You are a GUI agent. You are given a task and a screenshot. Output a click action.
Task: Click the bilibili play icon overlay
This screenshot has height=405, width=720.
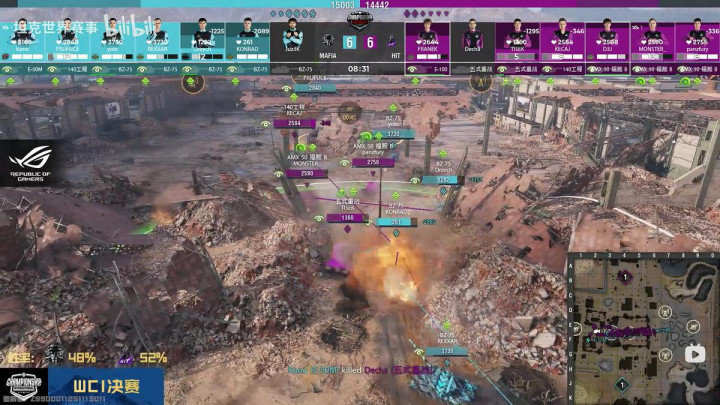(693, 353)
